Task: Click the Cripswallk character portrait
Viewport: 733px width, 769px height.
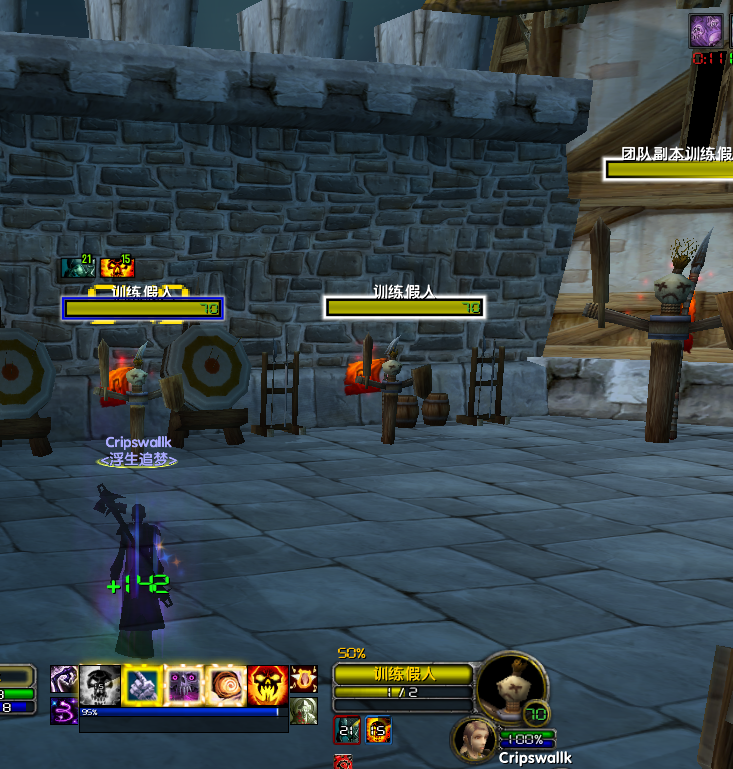Action: click(474, 740)
